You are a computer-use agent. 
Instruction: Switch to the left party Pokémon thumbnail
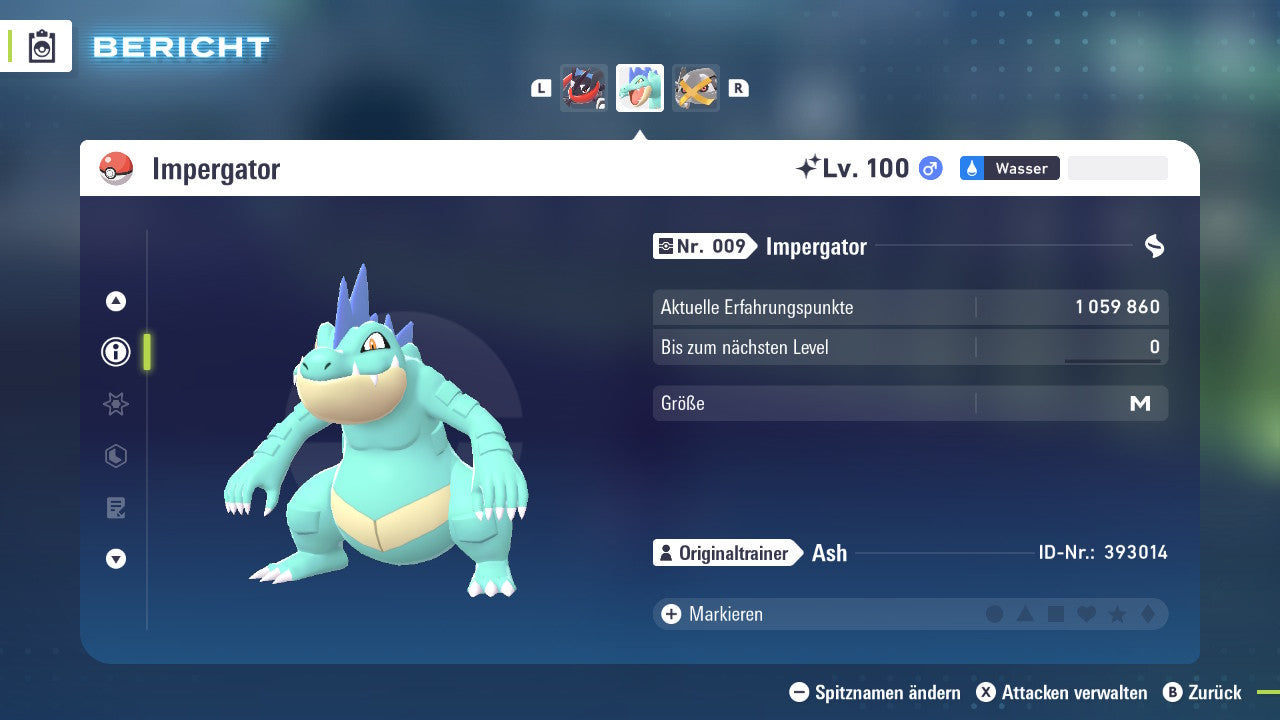[x=584, y=88]
